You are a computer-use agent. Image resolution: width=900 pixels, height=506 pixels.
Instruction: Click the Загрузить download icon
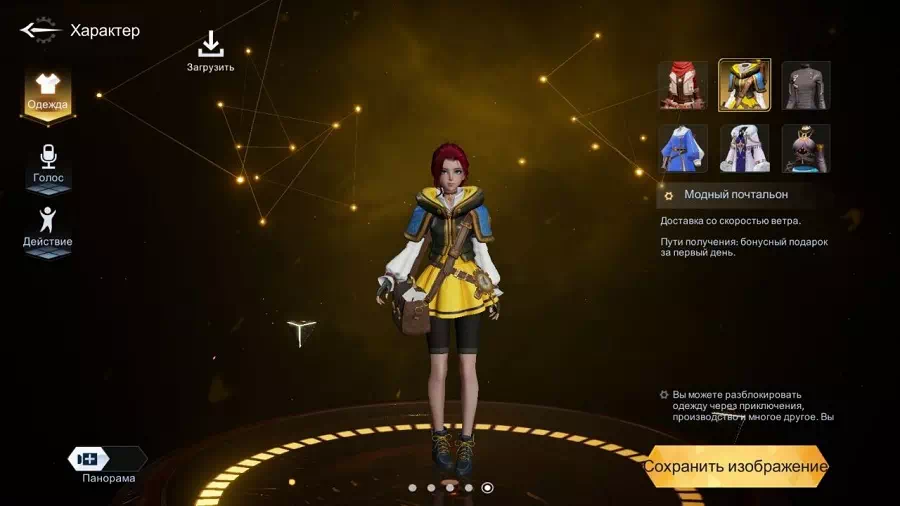coord(210,45)
